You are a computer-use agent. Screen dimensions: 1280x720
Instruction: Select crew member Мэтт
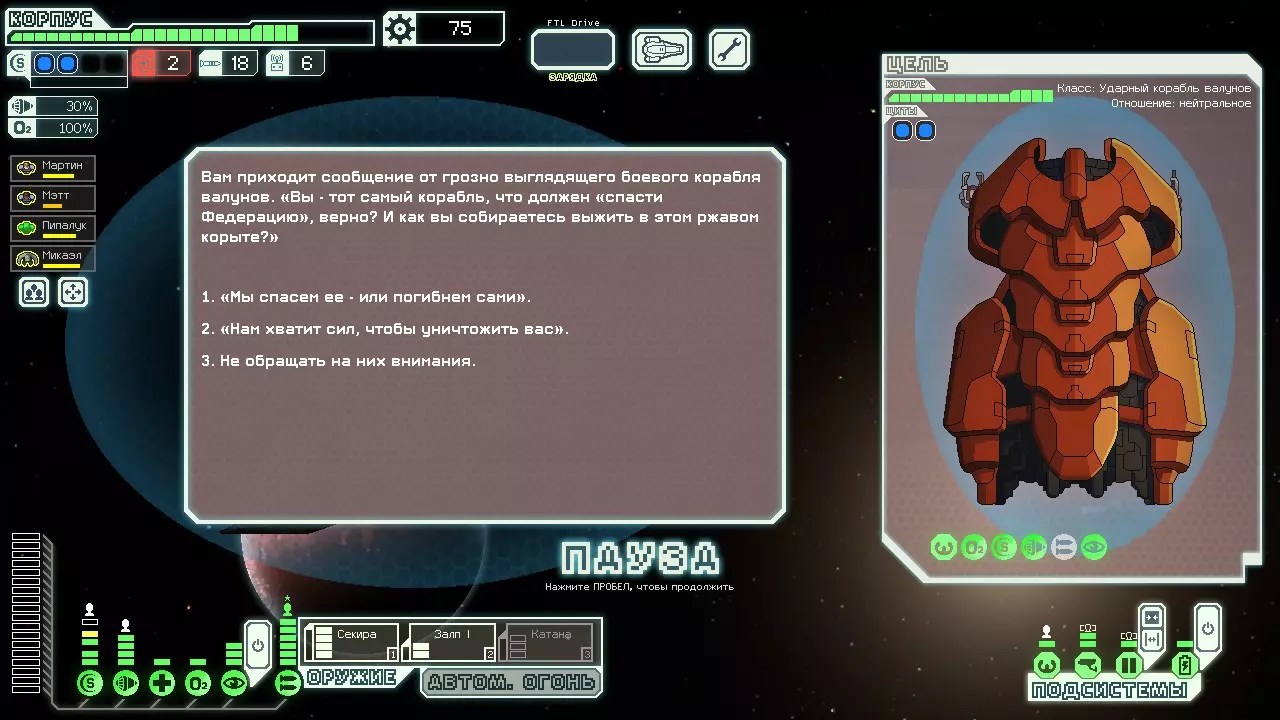pyautogui.click(x=54, y=198)
